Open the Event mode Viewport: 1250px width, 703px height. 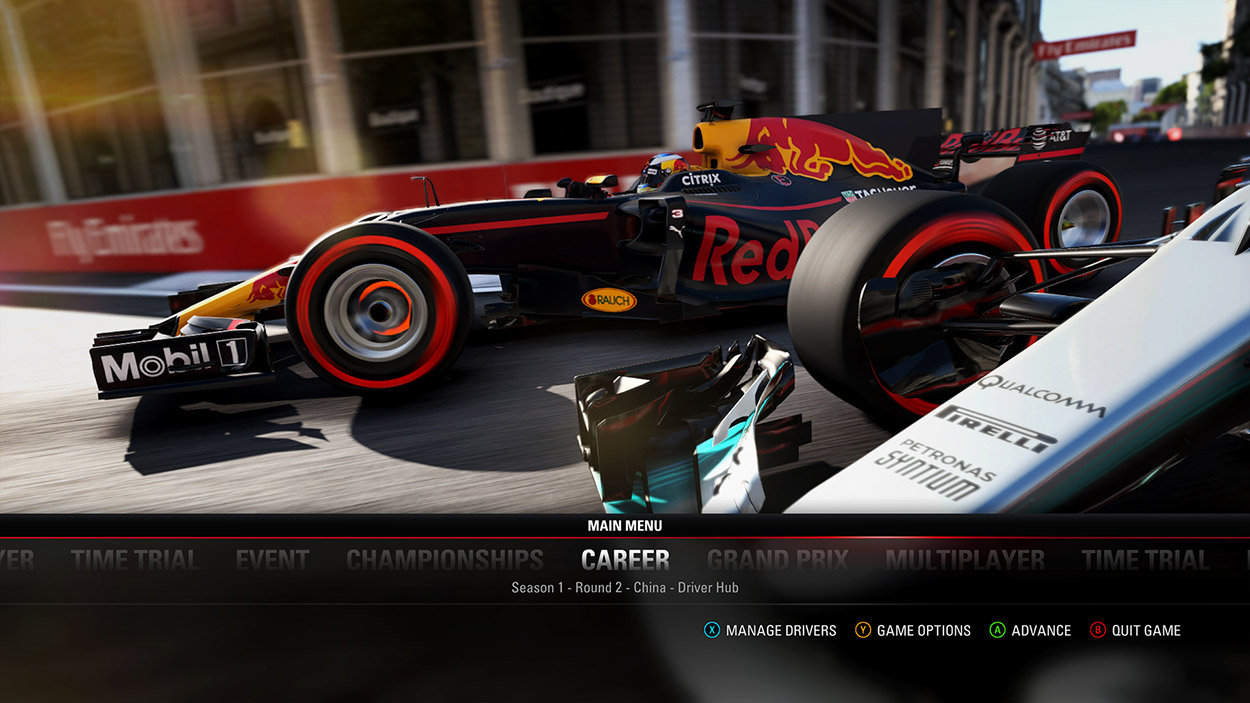tap(272, 560)
